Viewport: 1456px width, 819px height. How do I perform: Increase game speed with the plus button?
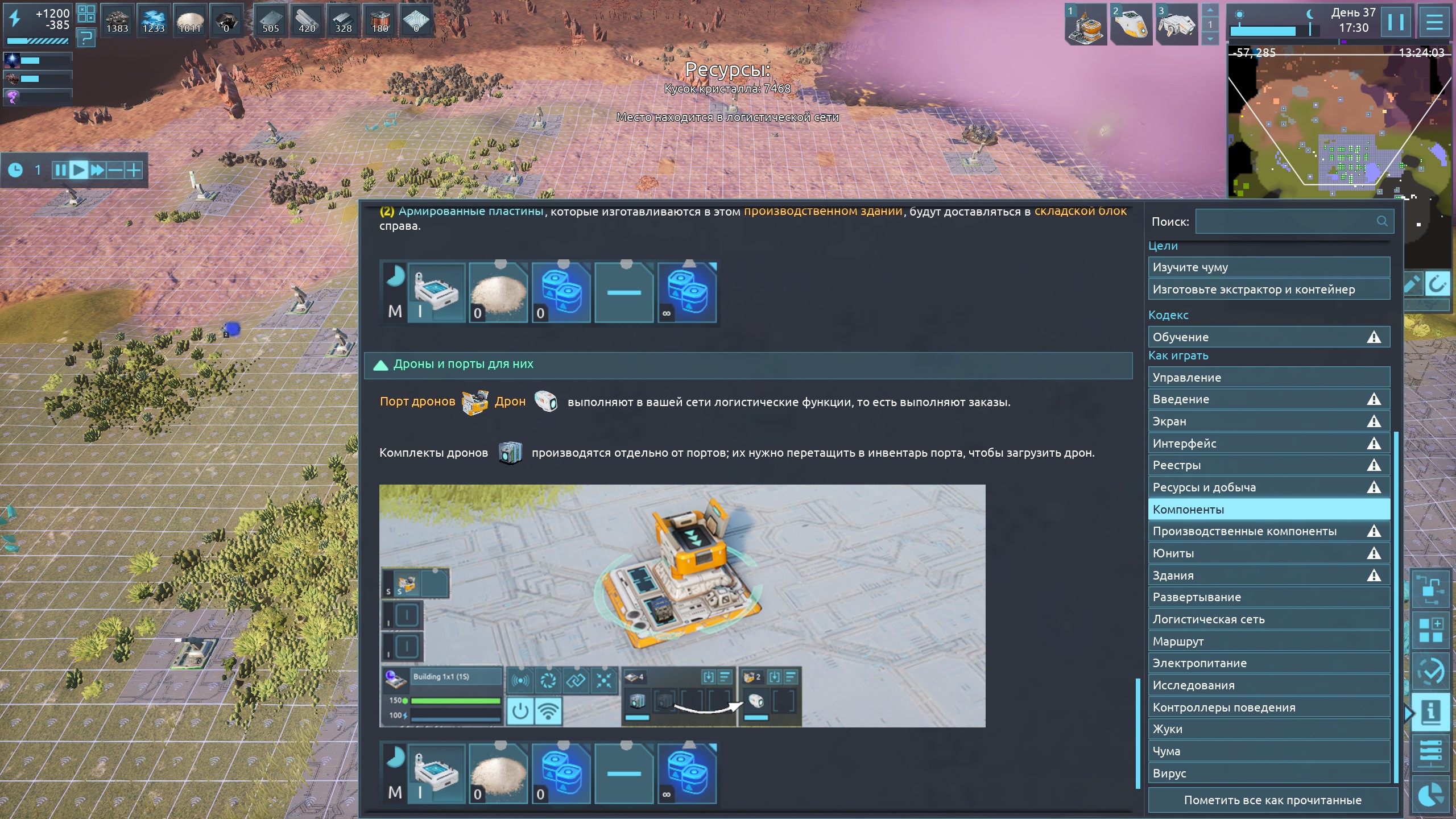(x=134, y=170)
